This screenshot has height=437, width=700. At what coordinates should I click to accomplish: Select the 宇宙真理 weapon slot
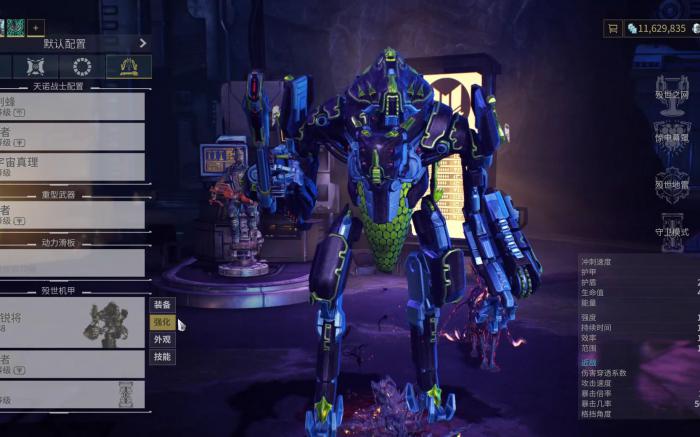click(72, 166)
